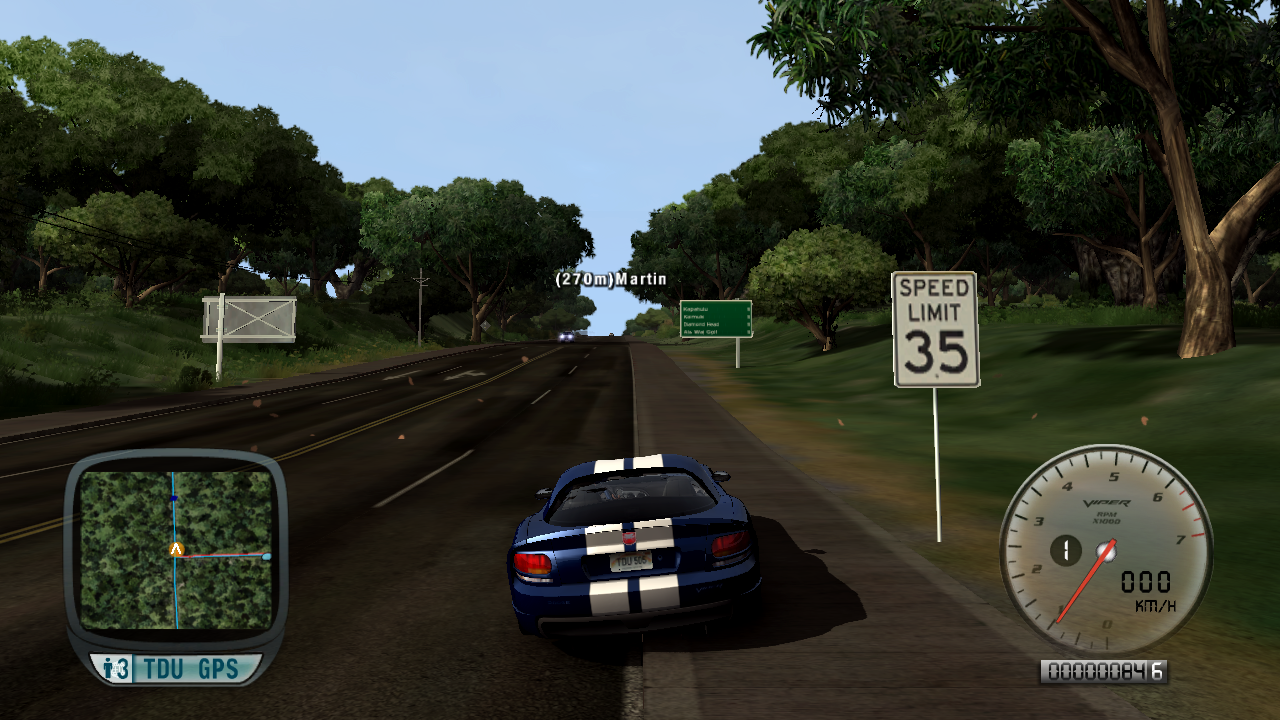
Task: Click the orange player arrow on minimap
Action: coord(177,549)
